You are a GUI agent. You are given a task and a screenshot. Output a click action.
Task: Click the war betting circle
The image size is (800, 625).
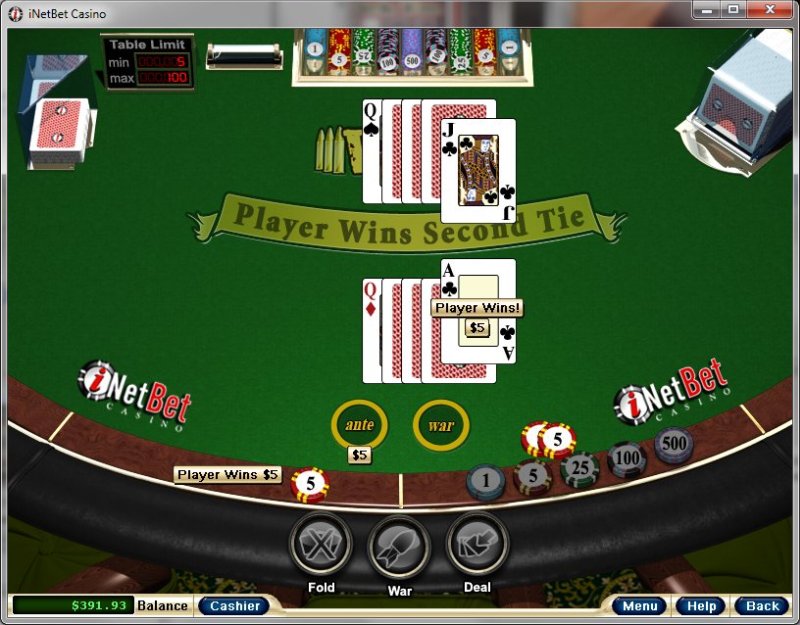(441, 425)
